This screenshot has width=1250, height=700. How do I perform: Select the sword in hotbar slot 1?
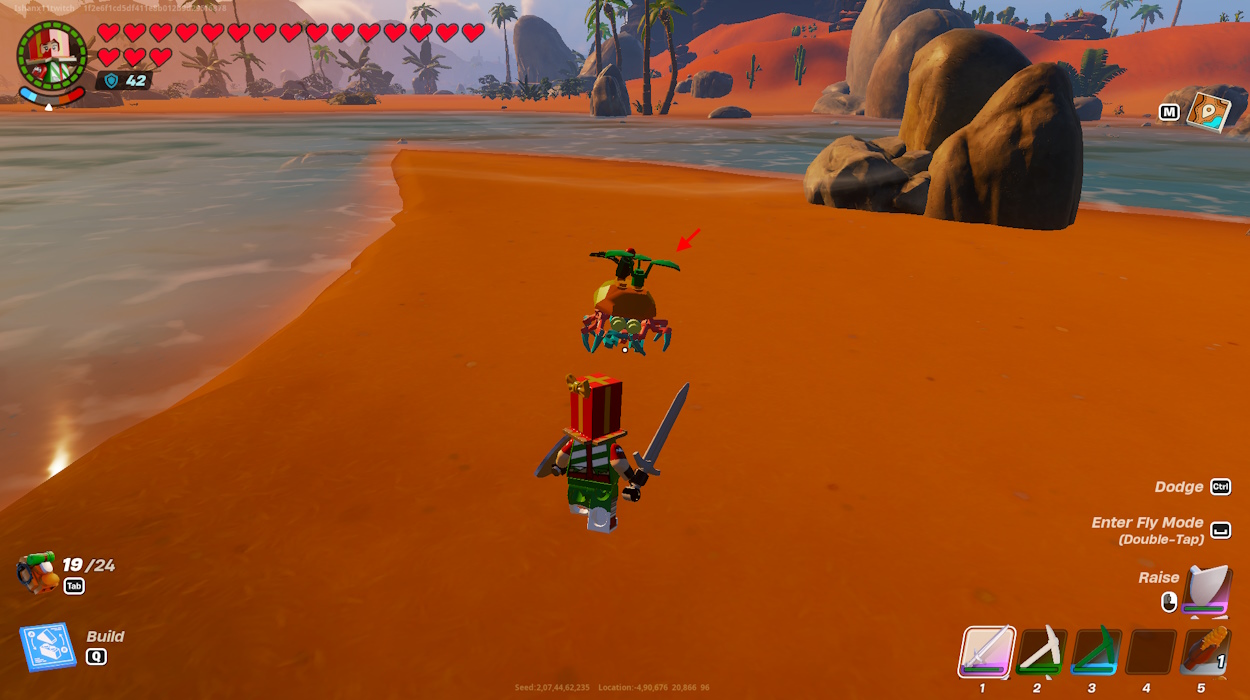point(988,652)
